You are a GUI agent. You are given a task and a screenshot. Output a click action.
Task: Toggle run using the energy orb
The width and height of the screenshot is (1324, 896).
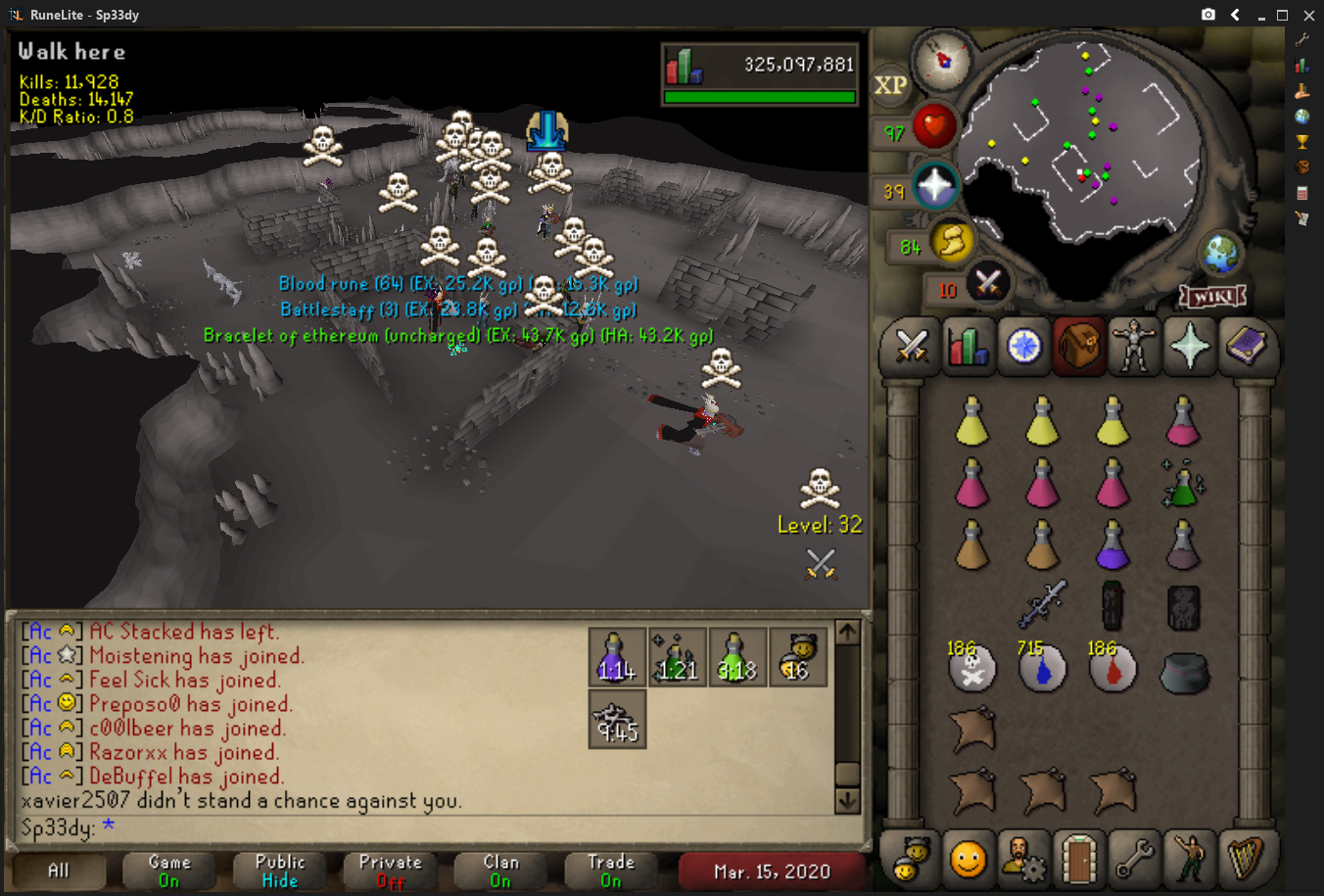[x=952, y=242]
